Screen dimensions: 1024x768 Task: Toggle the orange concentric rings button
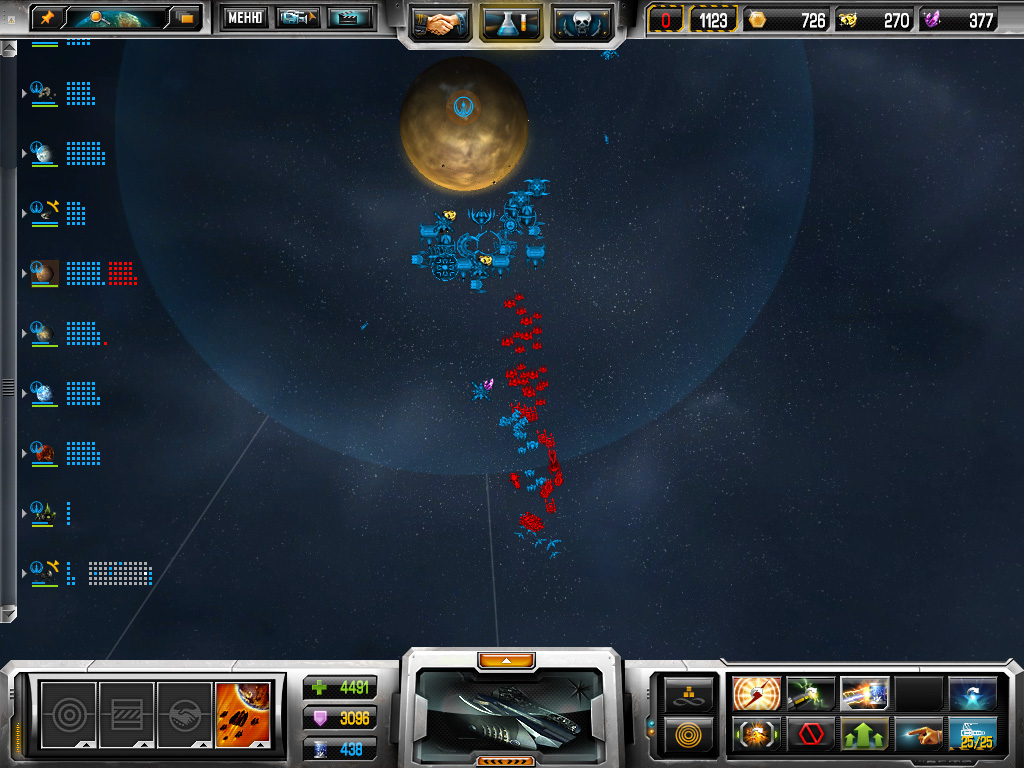click(690, 733)
